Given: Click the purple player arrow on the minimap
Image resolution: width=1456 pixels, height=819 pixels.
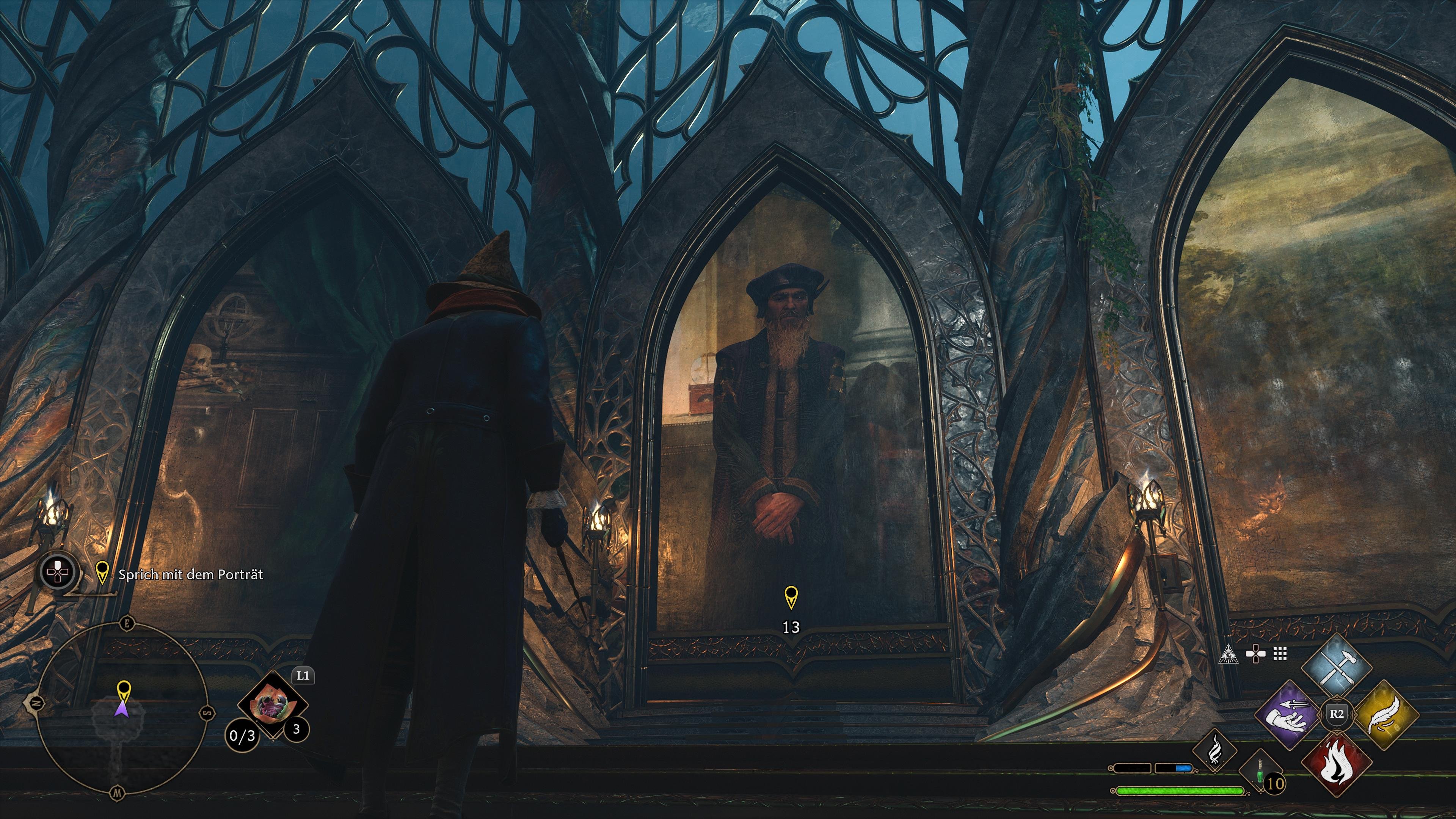Looking at the screenshot, I should pos(122,709).
